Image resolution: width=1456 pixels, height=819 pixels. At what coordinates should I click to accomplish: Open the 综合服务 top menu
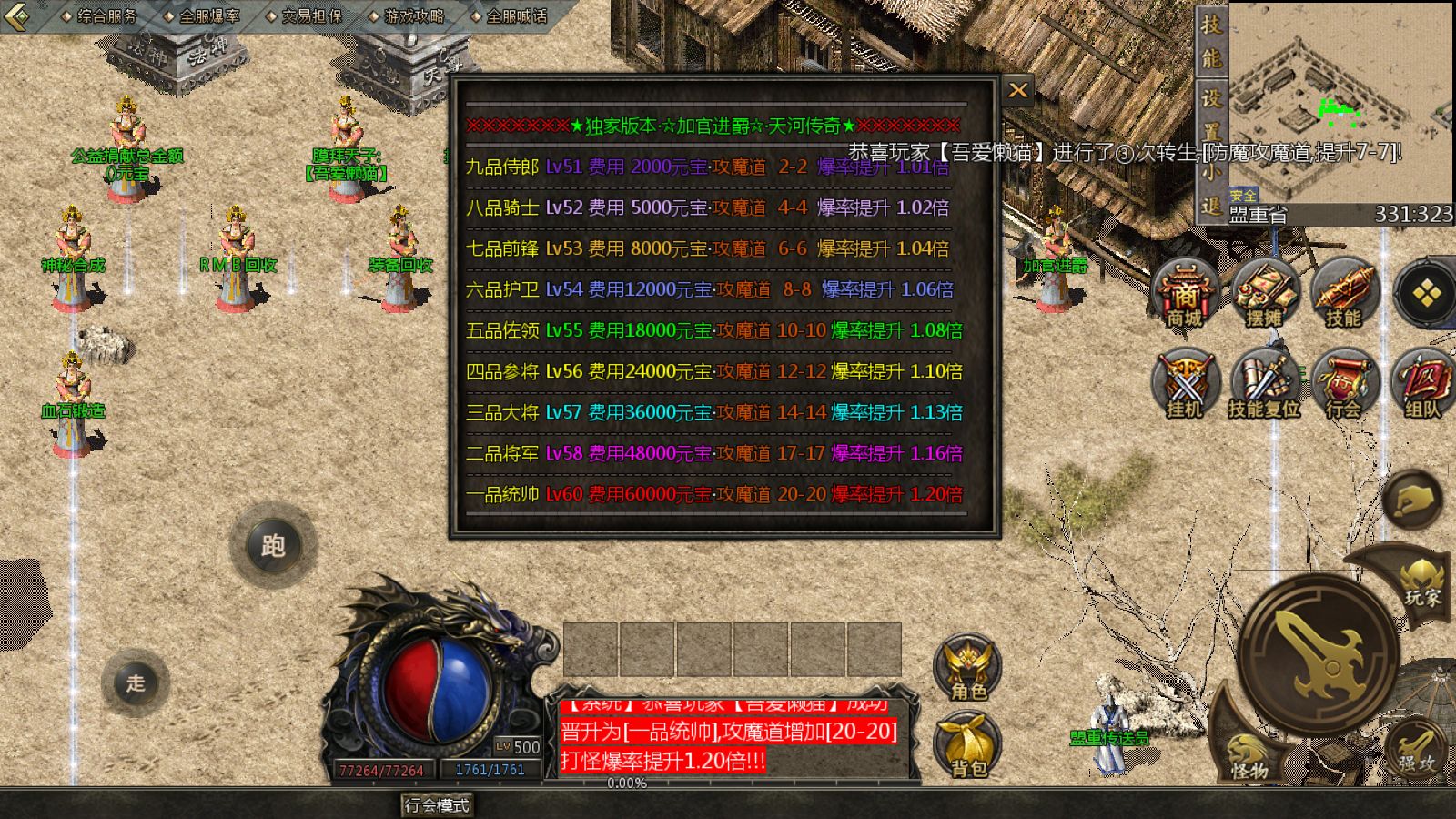tap(101, 15)
